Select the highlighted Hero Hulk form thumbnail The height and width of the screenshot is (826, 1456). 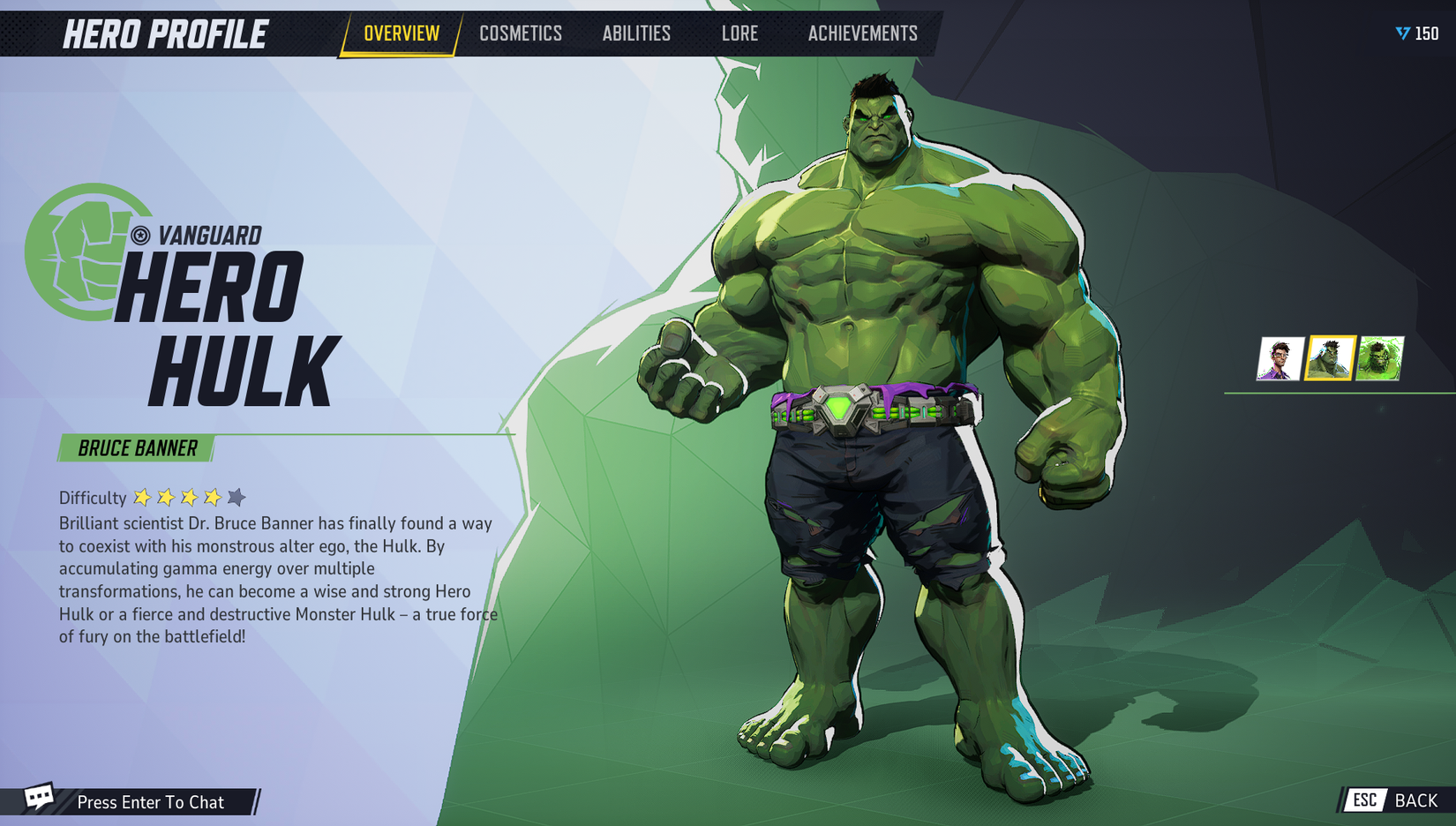pyautogui.click(x=1331, y=357)
